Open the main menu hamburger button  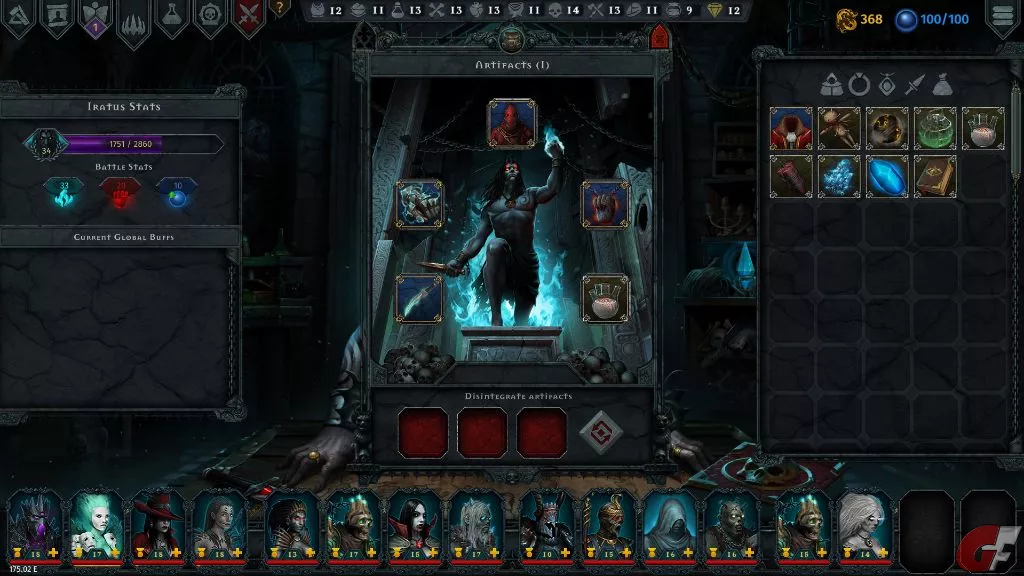coord(1003,17)
